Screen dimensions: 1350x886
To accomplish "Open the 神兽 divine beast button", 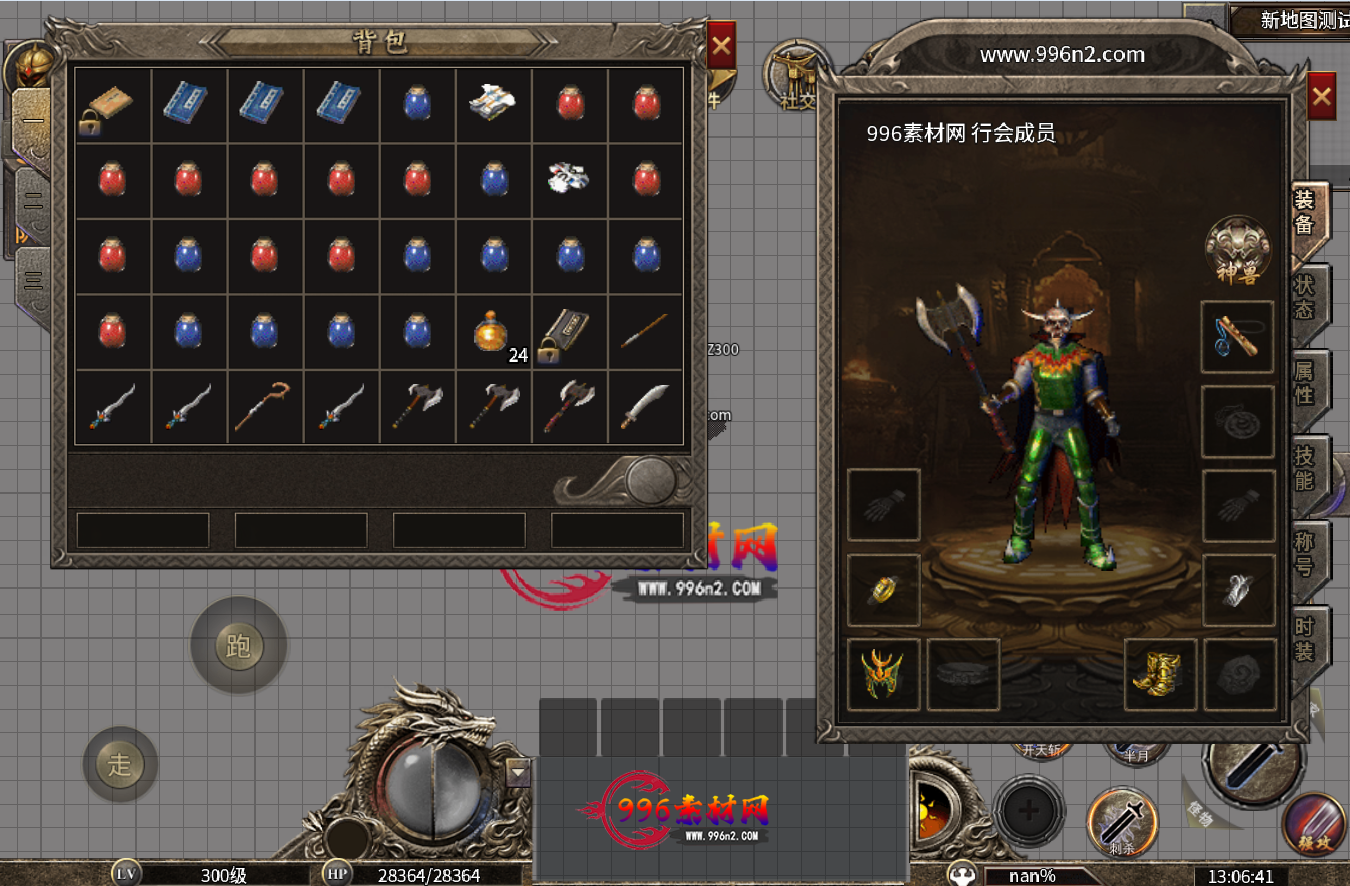I will pos(1237,250).
